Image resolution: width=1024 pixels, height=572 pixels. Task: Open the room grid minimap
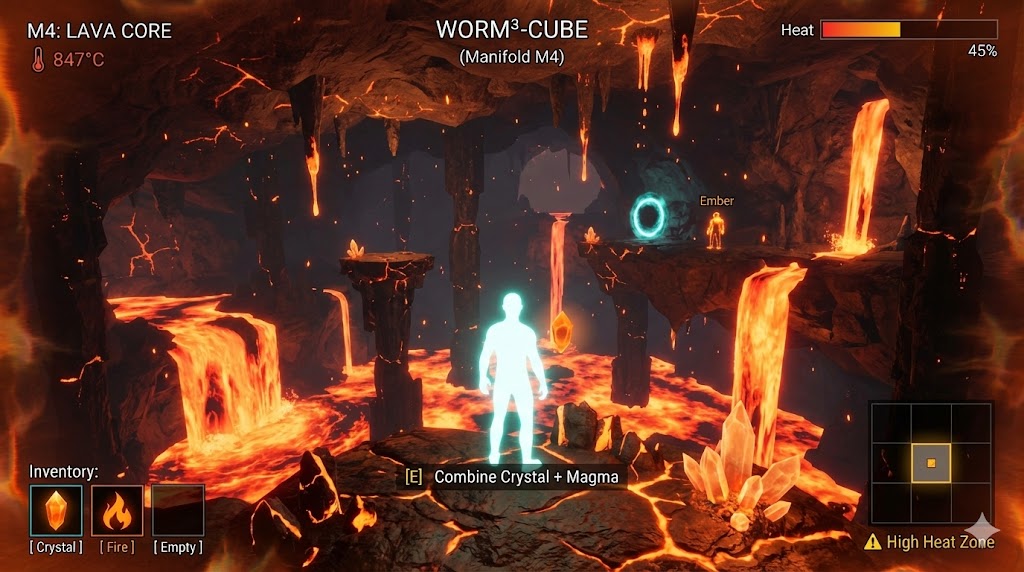point(931,463)
